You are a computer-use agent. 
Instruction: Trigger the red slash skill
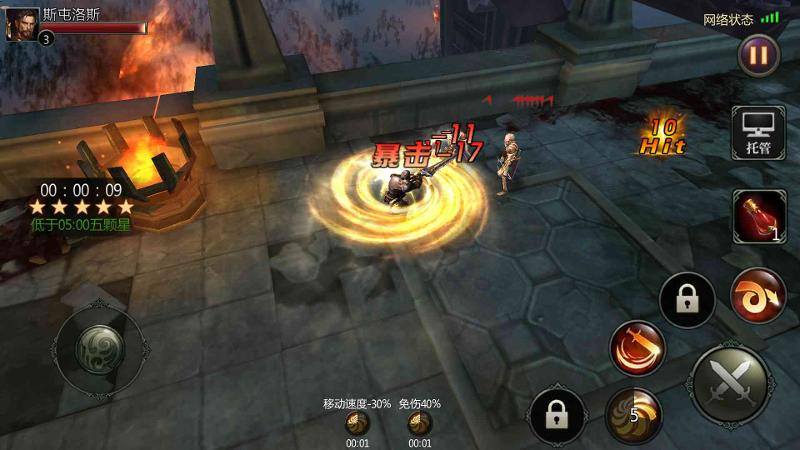(x=637, y=348)
